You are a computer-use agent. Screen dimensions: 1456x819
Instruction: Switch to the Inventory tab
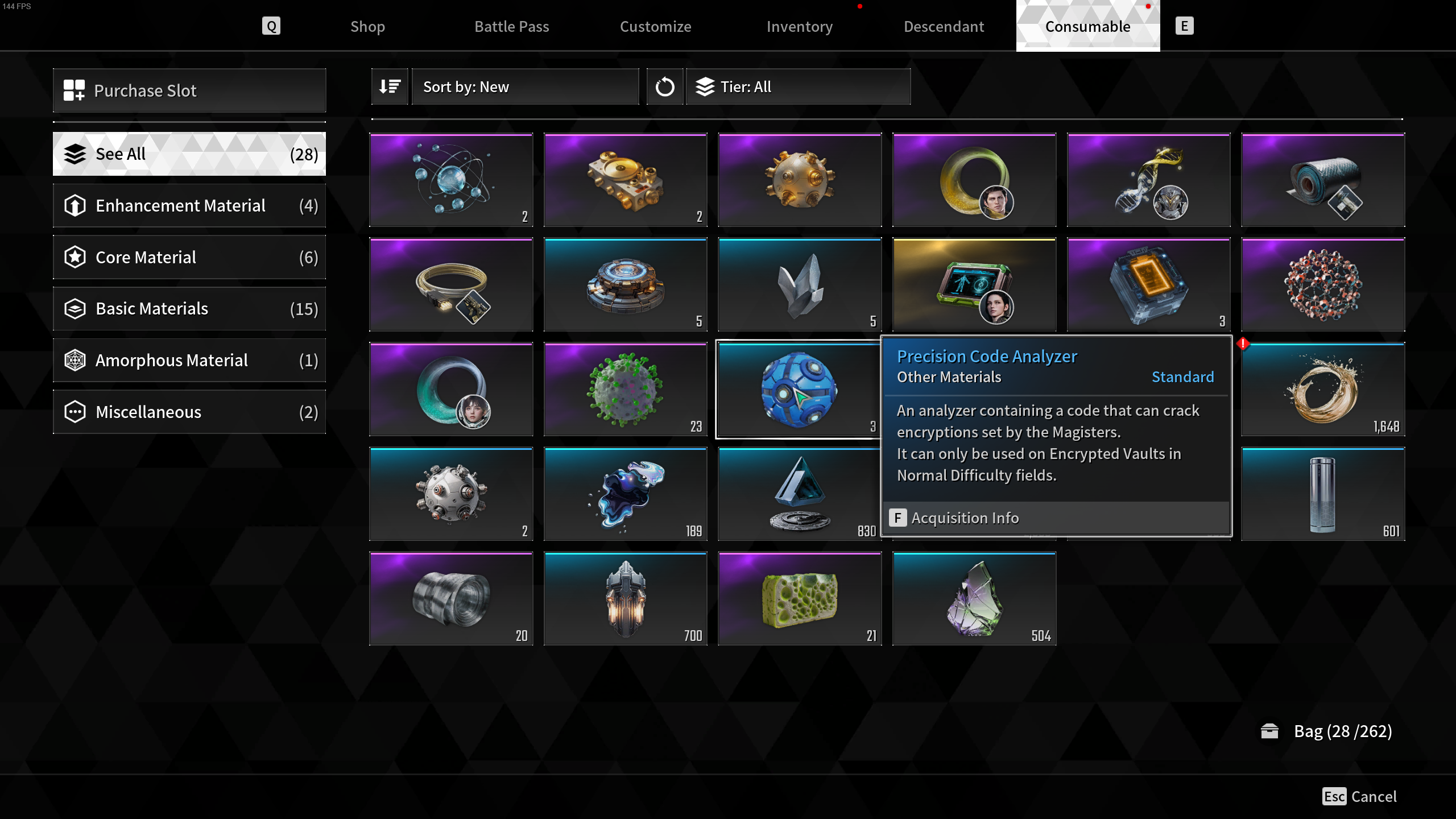click(799, 26)
